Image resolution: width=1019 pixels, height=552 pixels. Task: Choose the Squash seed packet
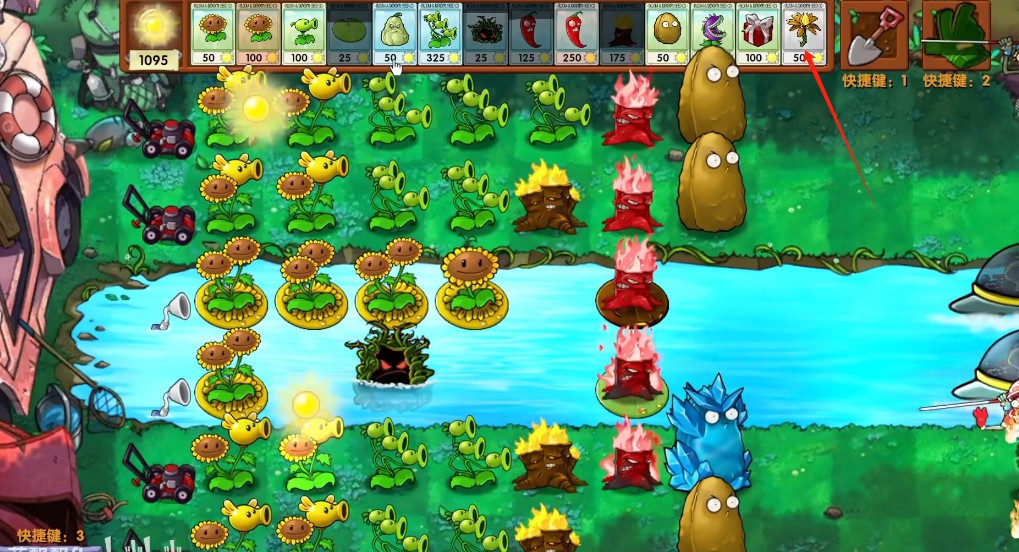(393, 35)
